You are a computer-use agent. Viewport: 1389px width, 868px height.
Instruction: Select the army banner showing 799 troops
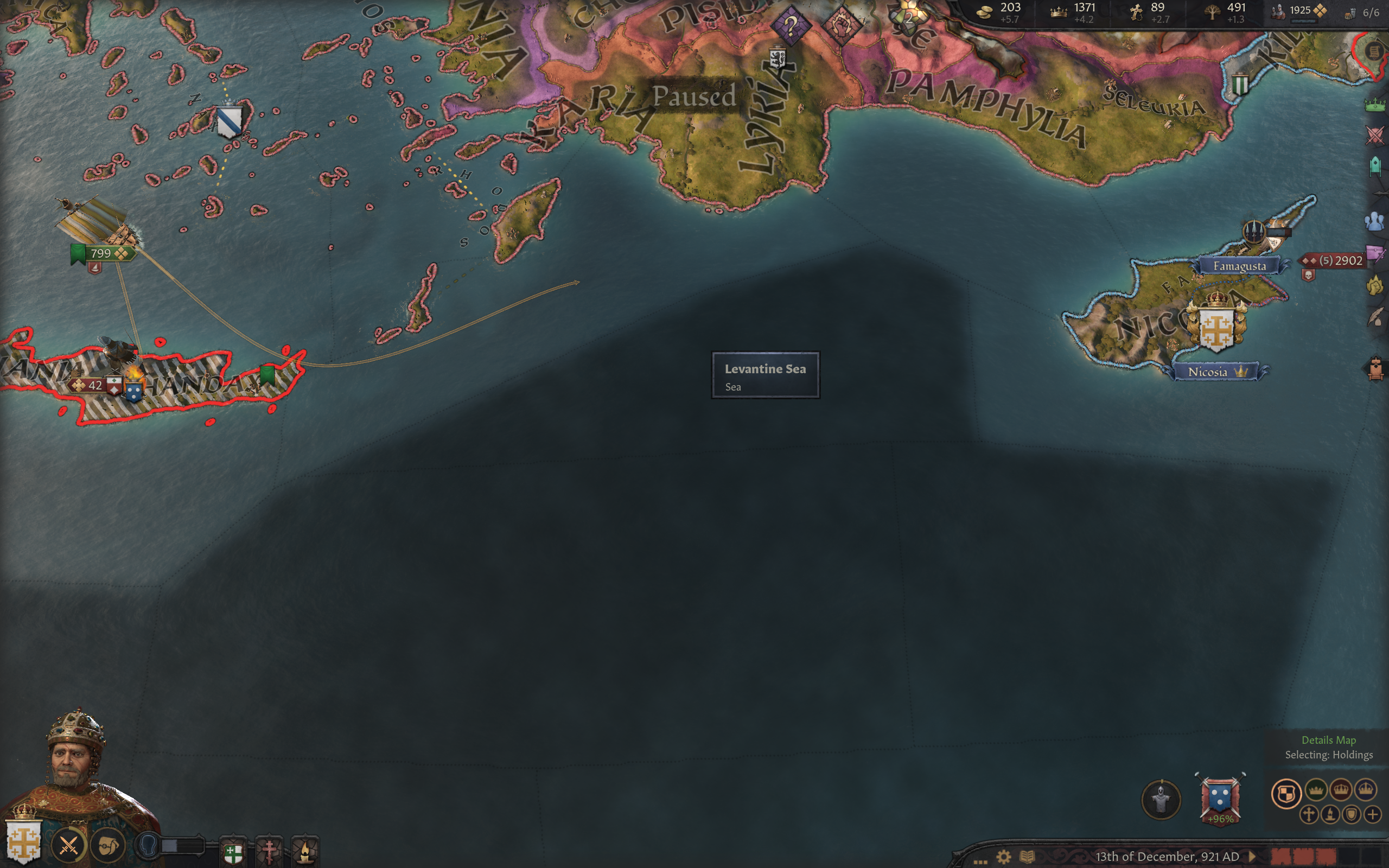pos(102,253)
